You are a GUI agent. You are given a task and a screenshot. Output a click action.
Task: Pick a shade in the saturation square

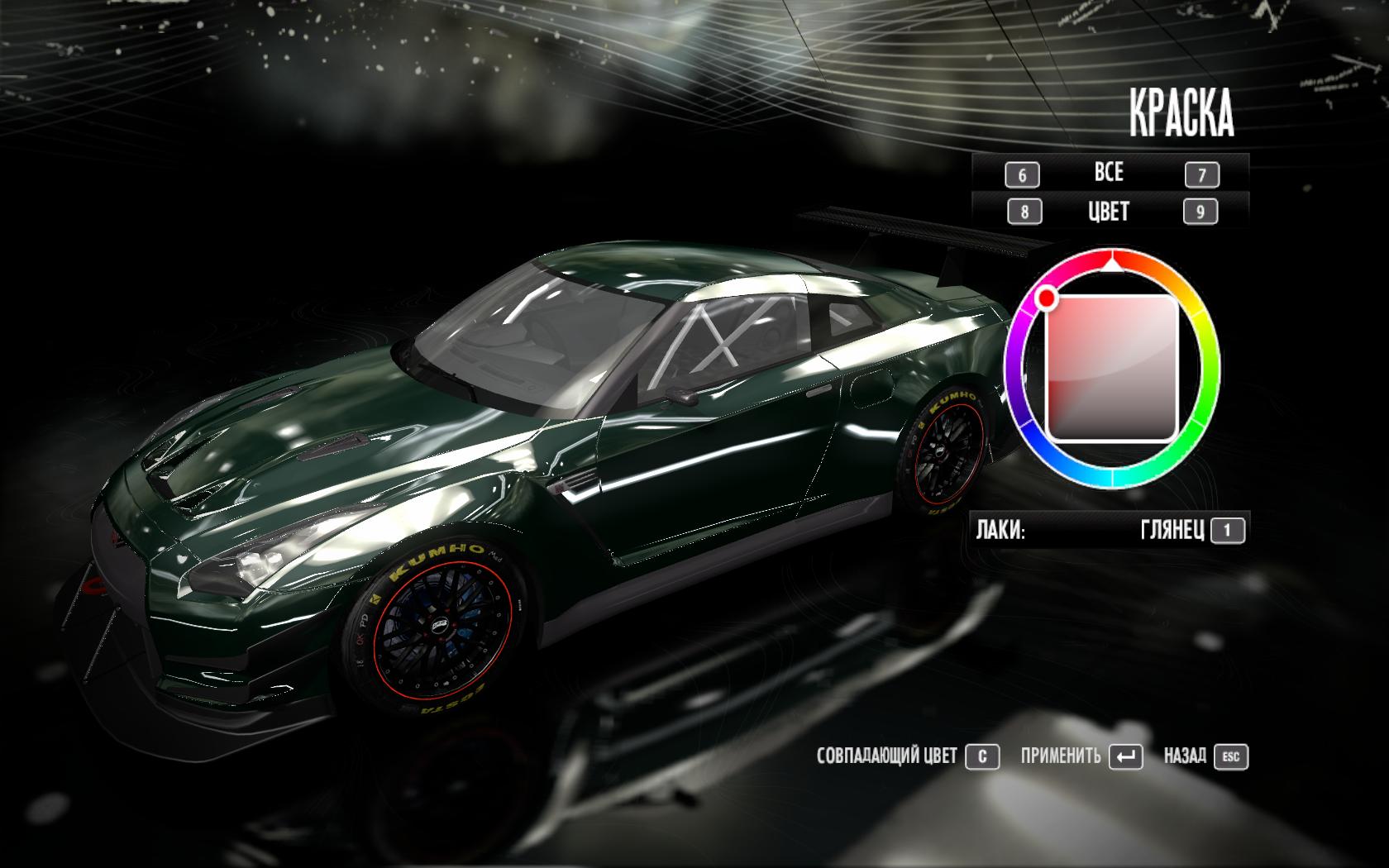1111,369
